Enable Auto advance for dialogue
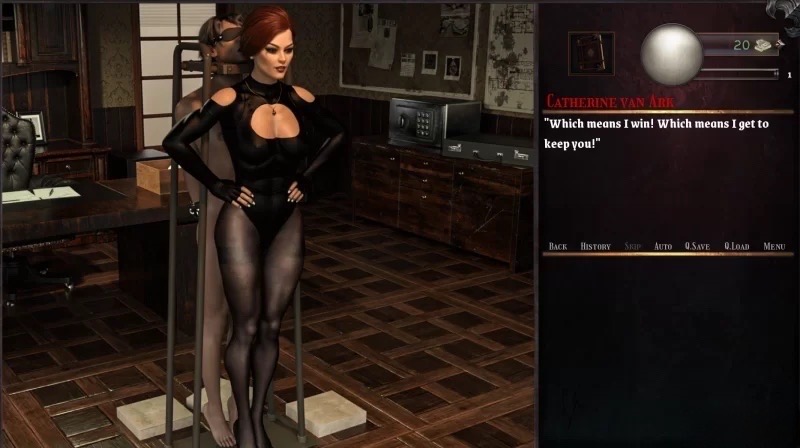The height and width of the screenshot is (448, 800). (662, 246)
